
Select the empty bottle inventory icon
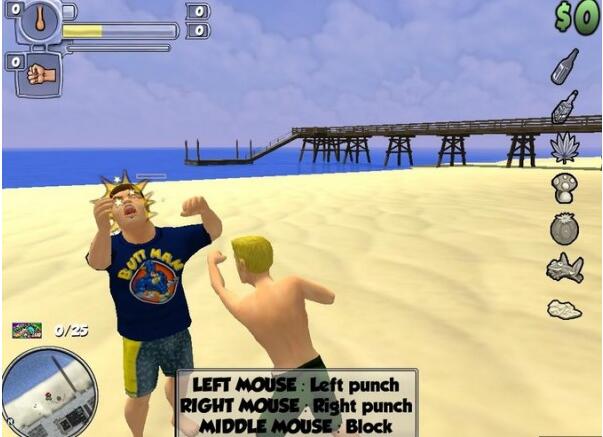click(565, 66)
